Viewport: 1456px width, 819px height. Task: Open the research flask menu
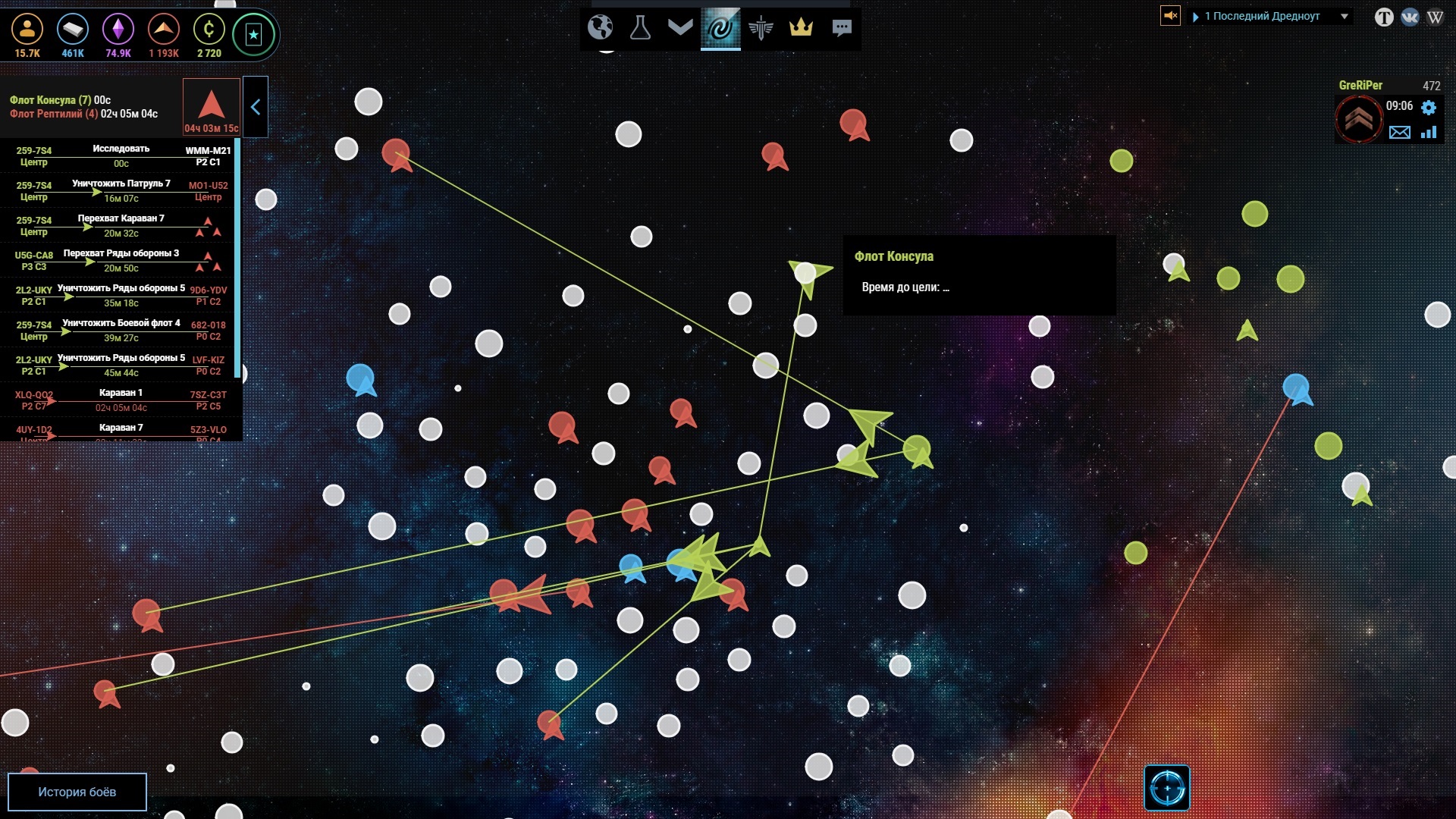(640, 28)
